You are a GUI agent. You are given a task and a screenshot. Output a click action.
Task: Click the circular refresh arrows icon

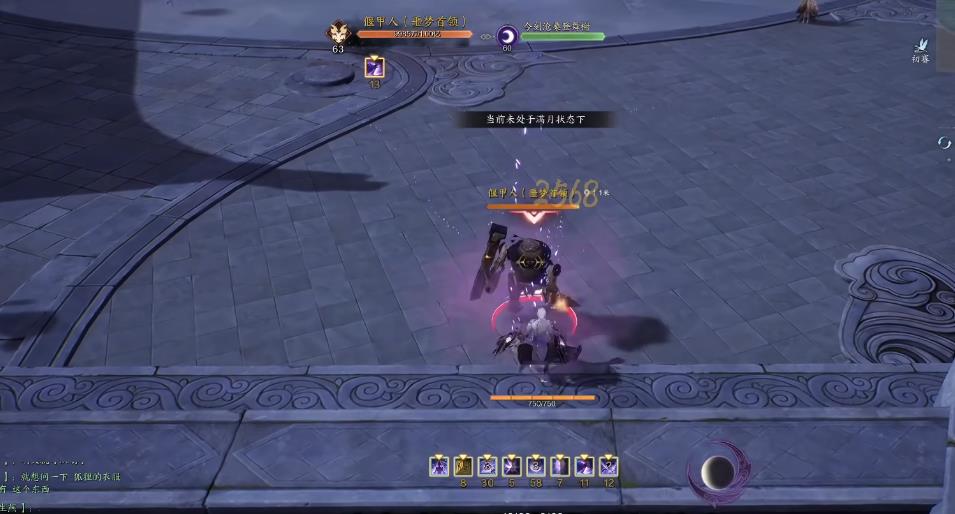(x=944, y=143)
